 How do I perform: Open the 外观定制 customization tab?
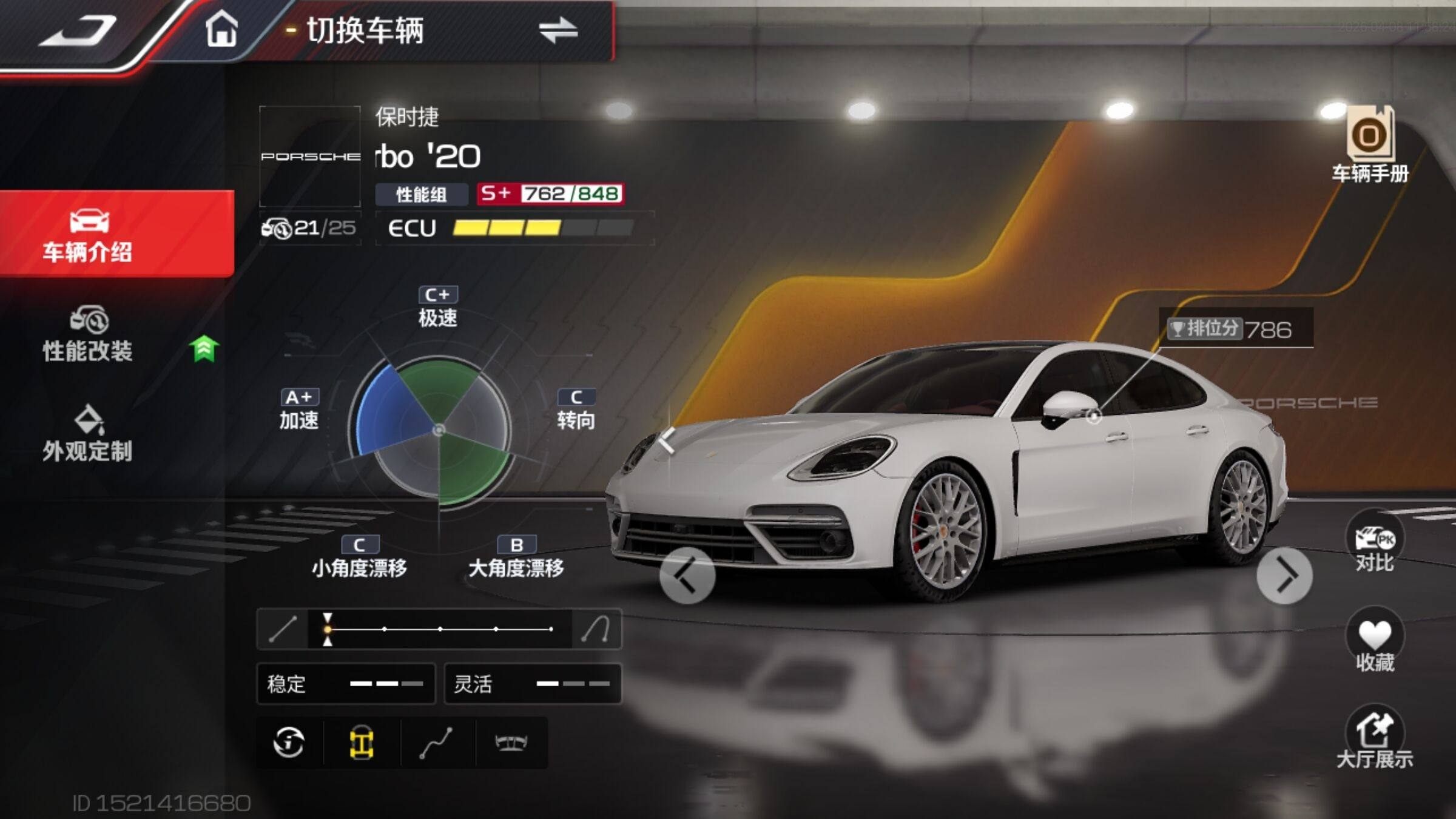(89, 434)
